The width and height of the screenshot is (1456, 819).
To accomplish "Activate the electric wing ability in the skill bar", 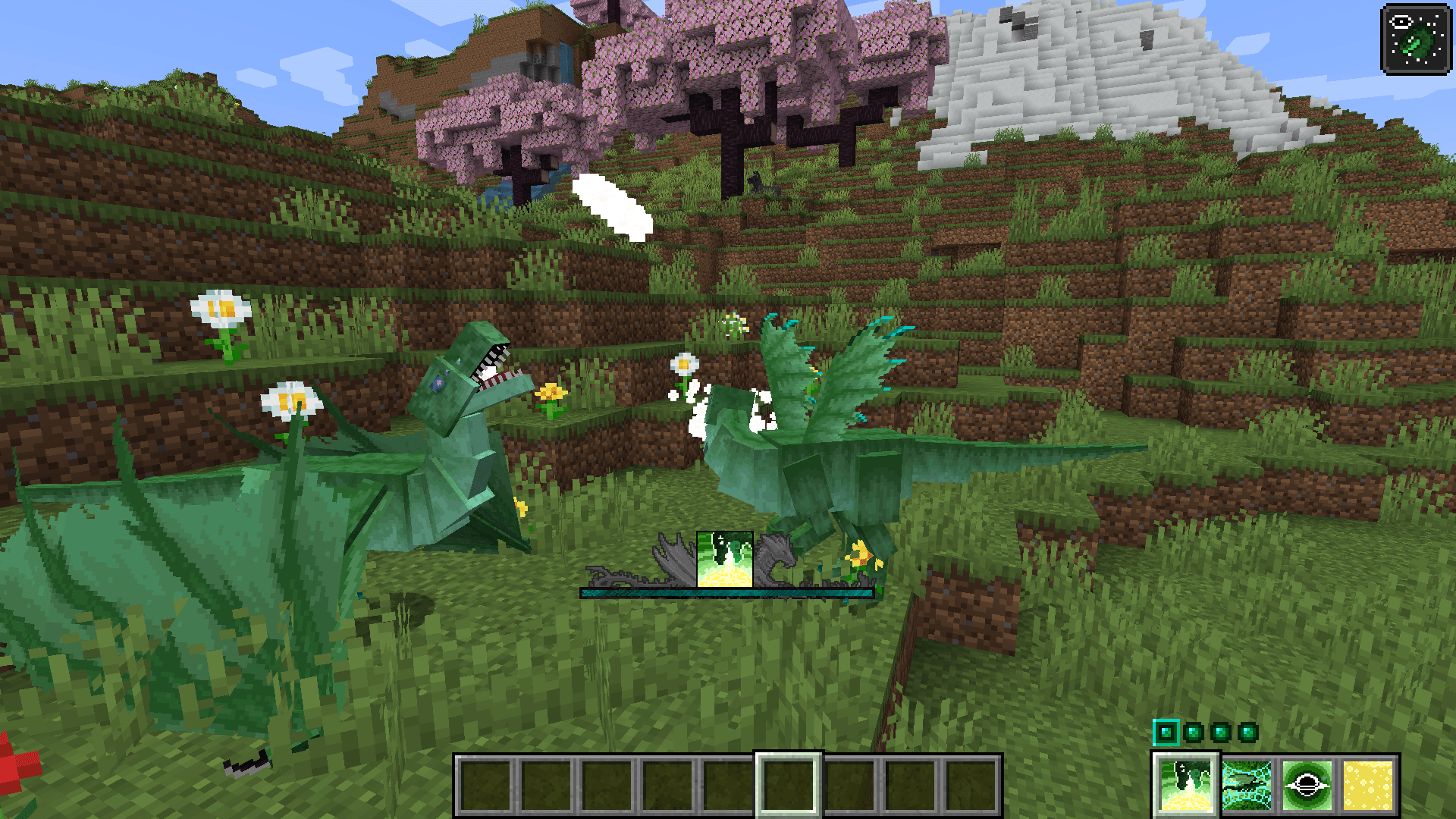I will click(1247, 784).
